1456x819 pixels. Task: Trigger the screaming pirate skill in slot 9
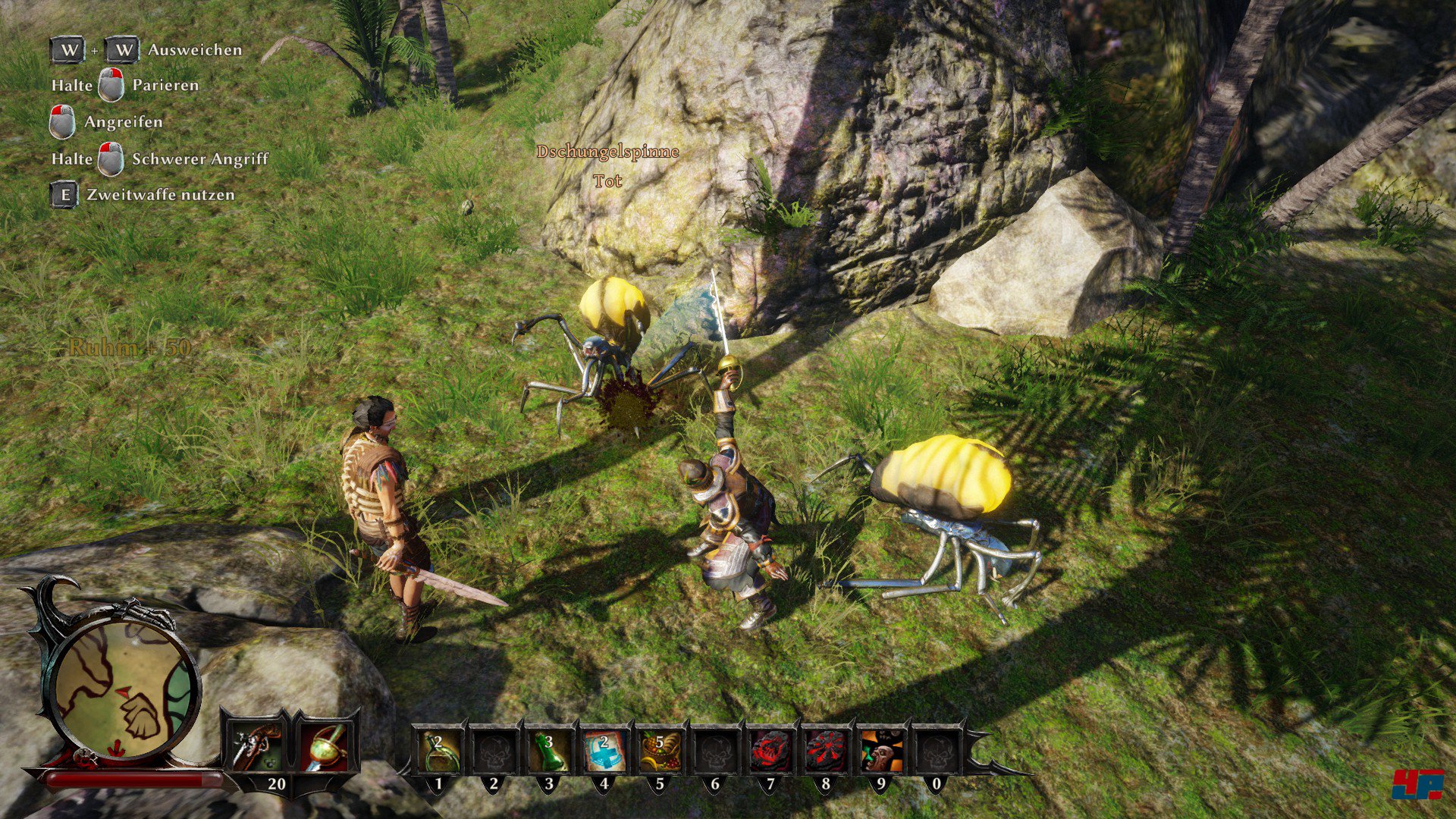pyautogui.click(x=881, y=751)
